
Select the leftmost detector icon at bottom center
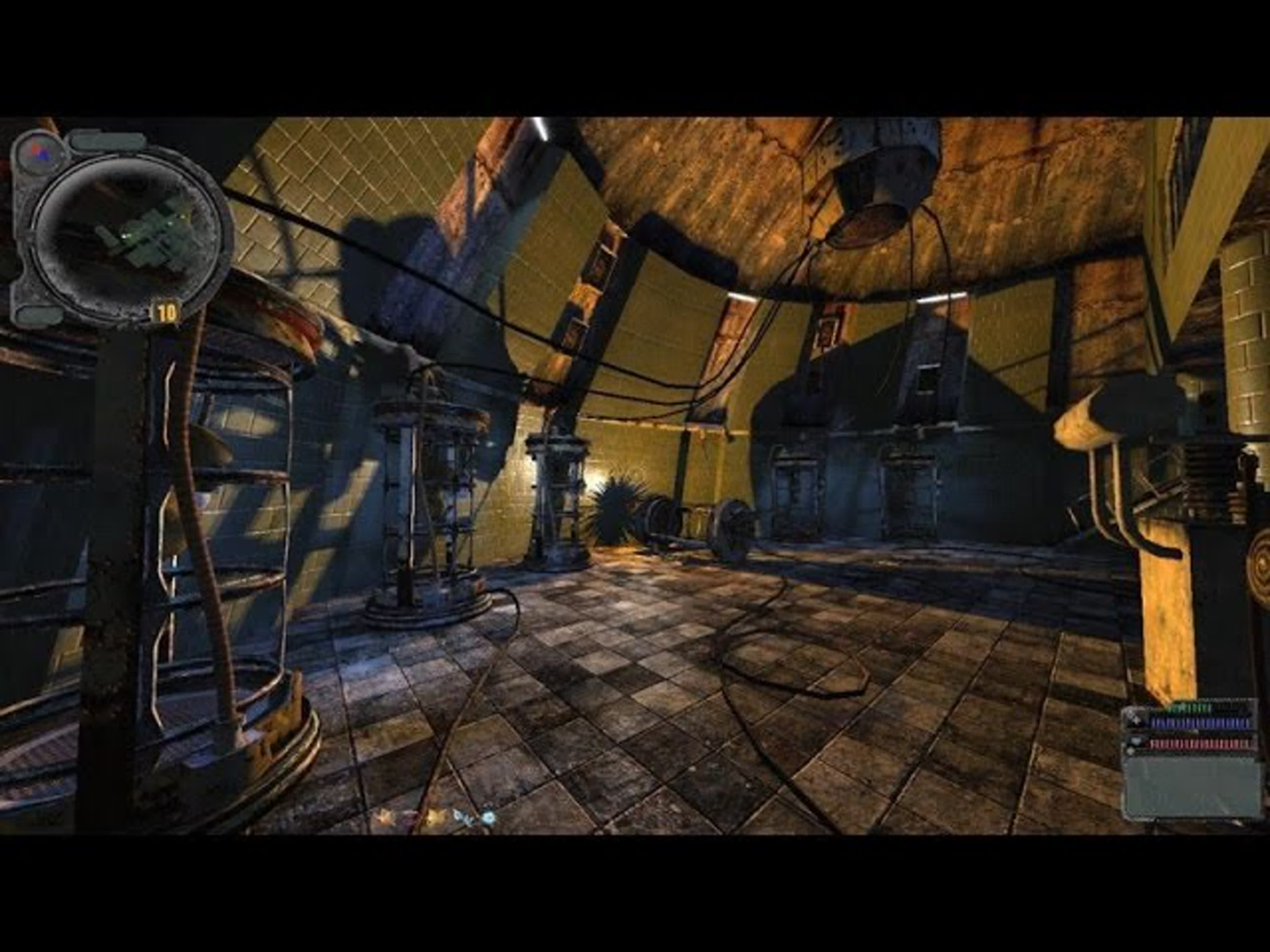[x=383, y=817]
